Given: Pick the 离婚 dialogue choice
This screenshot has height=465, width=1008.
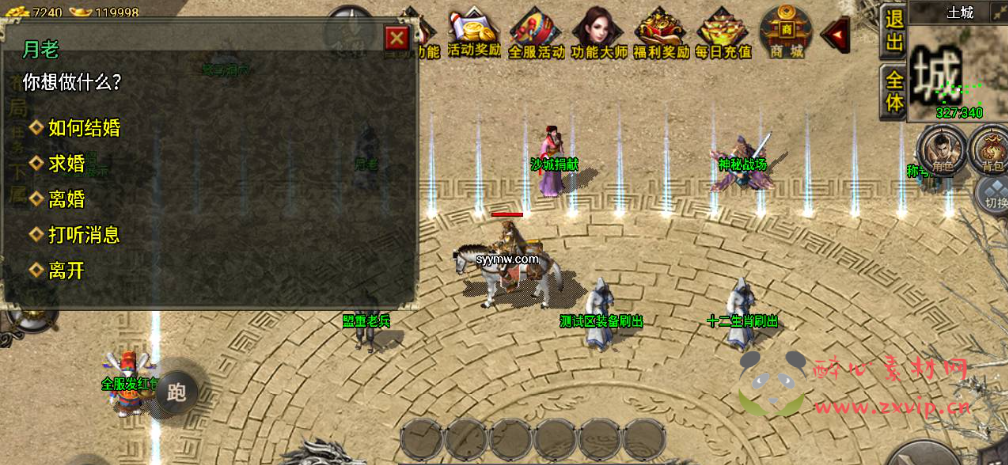Looking at the screenshot, I should tap(67, 199).
